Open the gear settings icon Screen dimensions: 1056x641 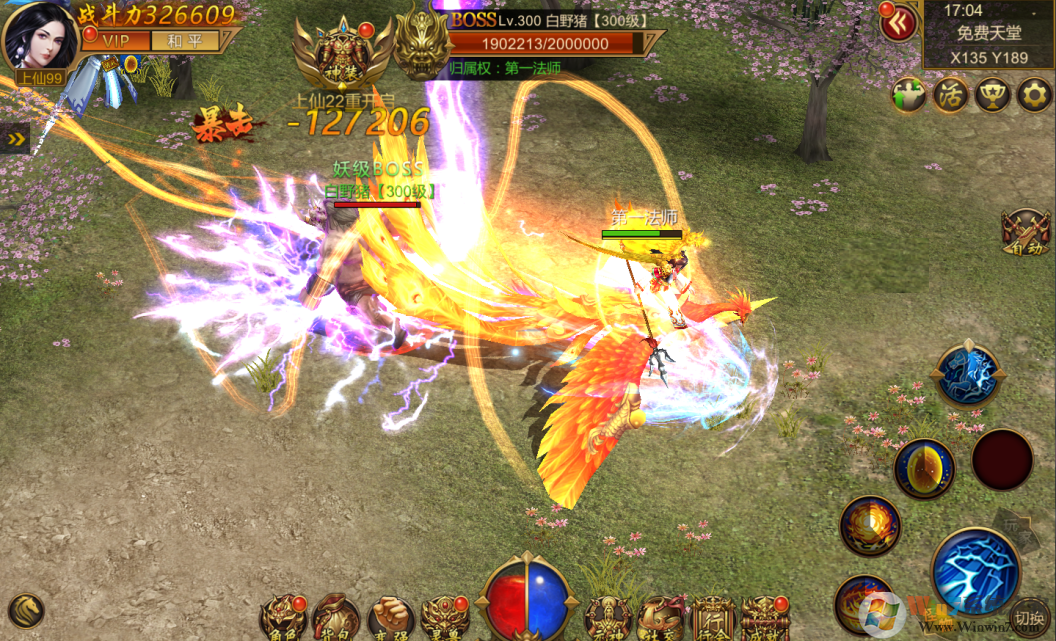[x=1034, y=95]
